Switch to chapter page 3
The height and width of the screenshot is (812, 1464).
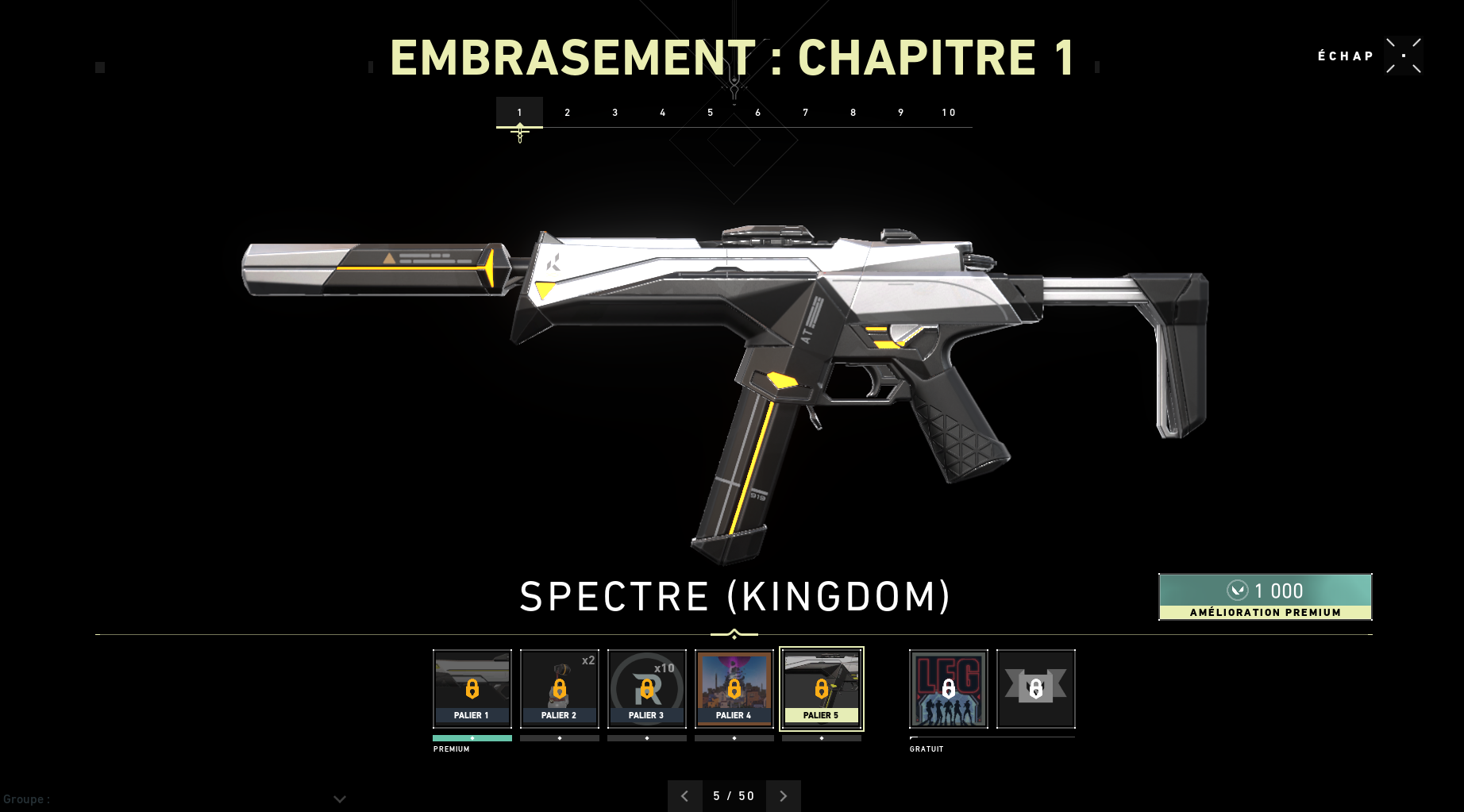[x=615, y=113]
